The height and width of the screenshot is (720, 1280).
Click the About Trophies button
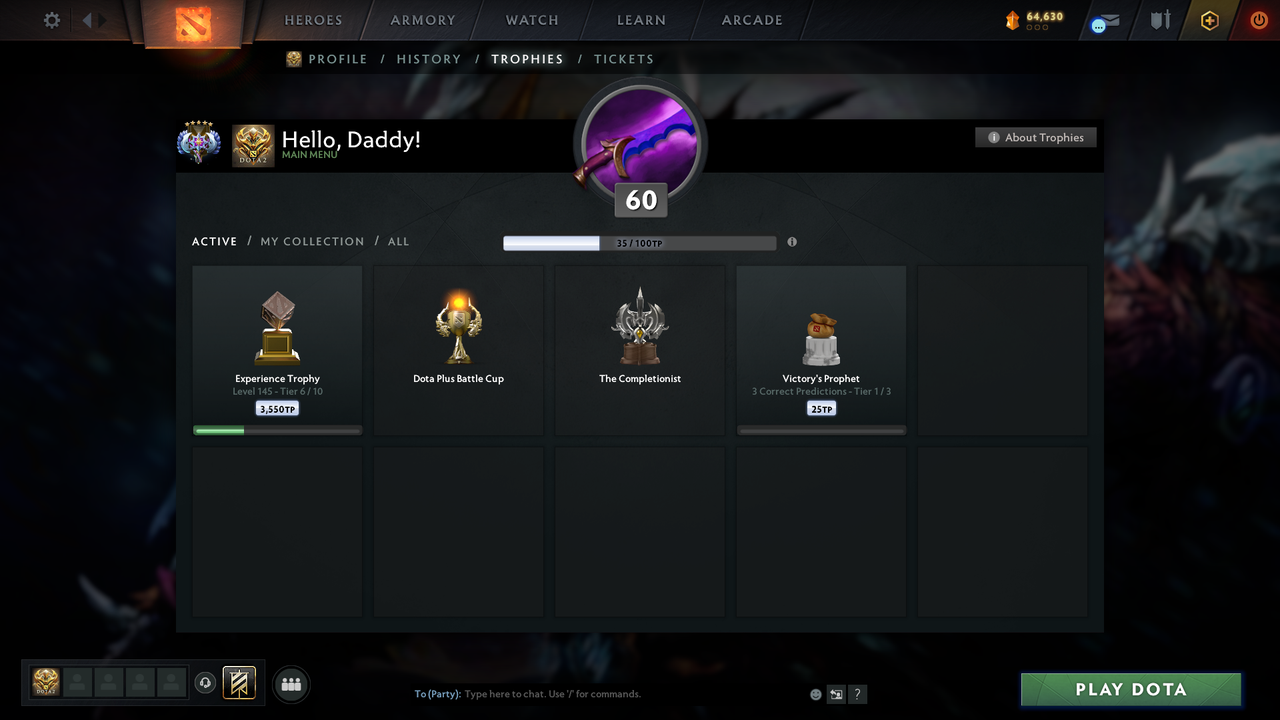1036,137
